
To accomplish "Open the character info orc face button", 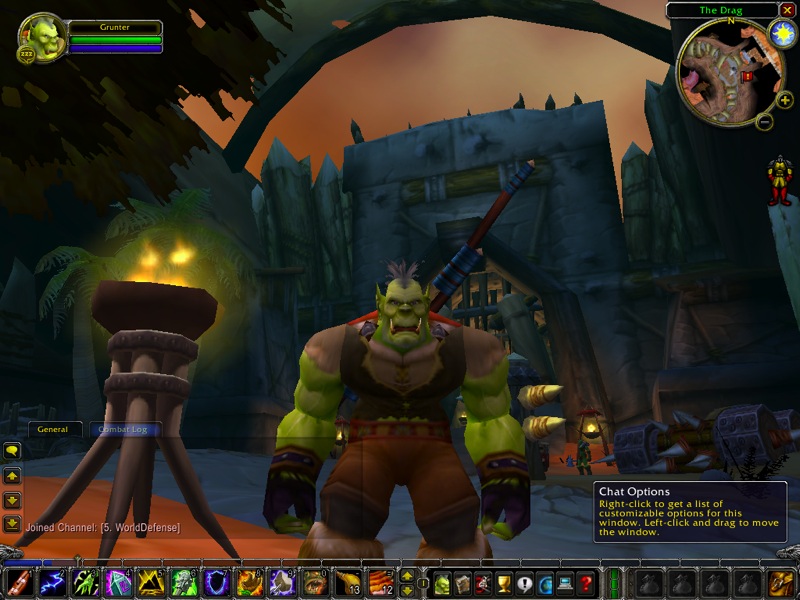I will coord(441,584).
